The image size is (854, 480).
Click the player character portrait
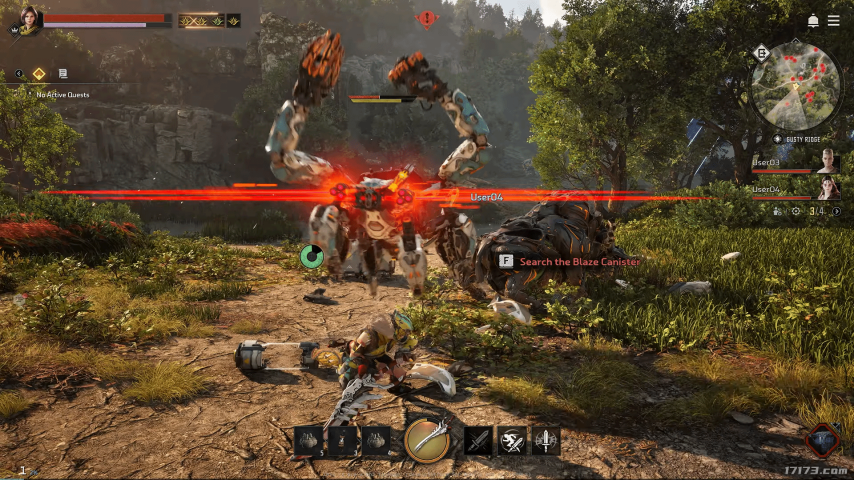coord(28,18)
